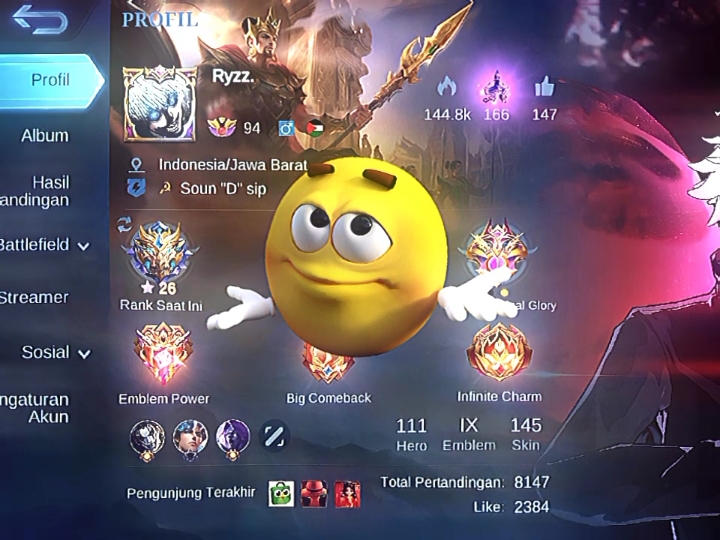Screen dimensions: 720x540
Task: Expand the Sosial menu
Action: [55, 352]
